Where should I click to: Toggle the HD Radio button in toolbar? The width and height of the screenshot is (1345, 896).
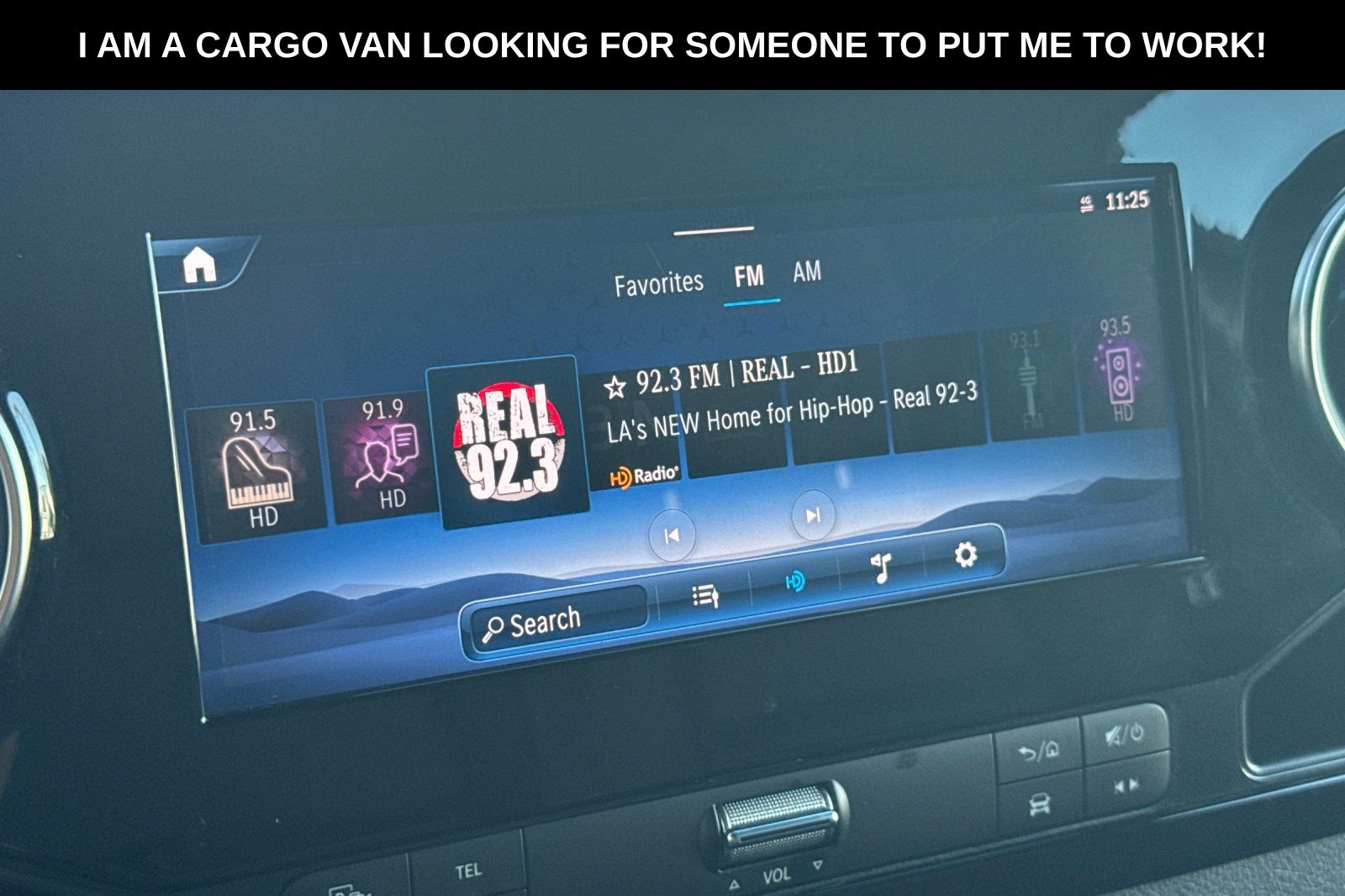(794, 581)
